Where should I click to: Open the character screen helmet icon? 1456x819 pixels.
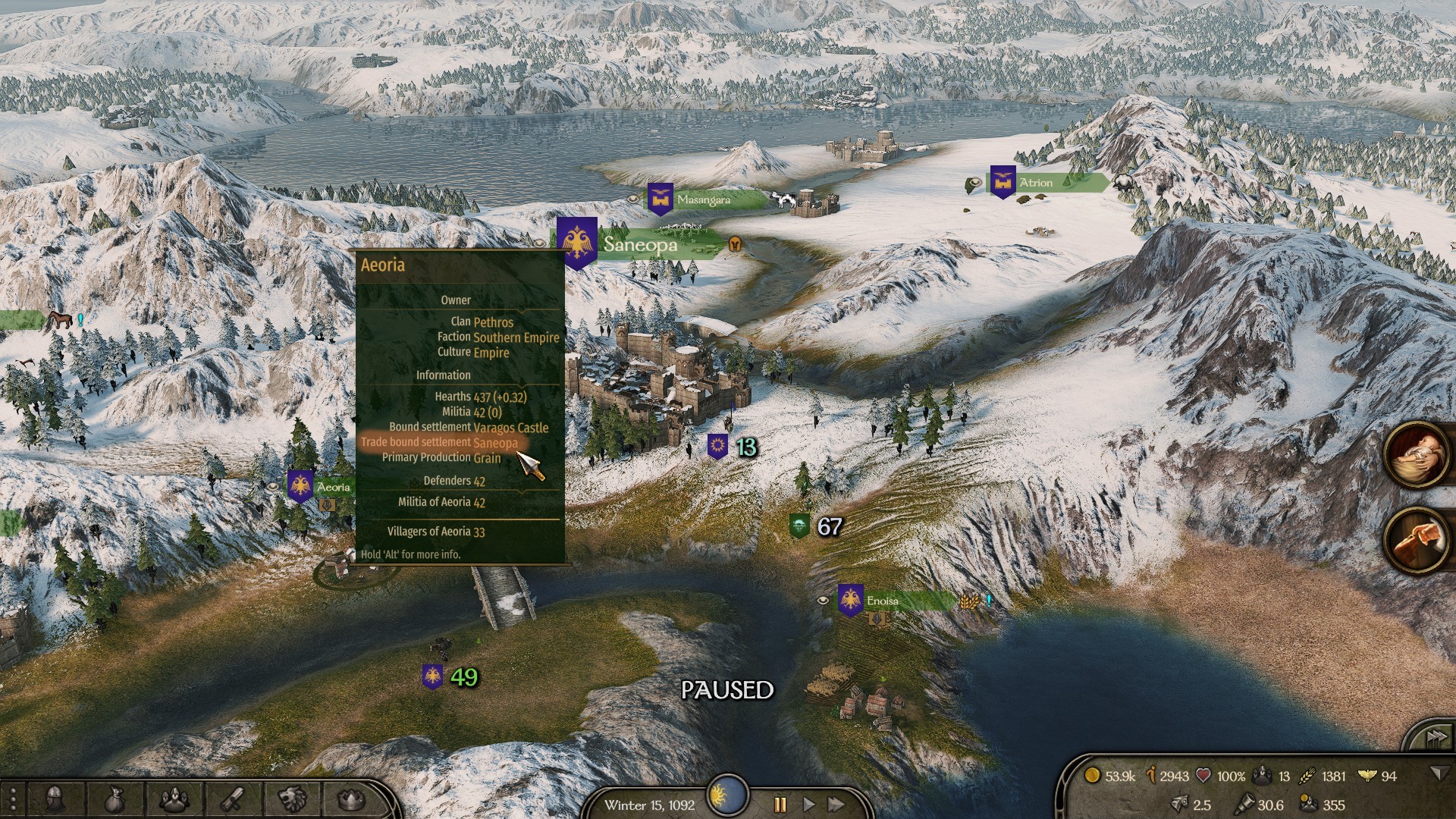[x=55, y=799]
